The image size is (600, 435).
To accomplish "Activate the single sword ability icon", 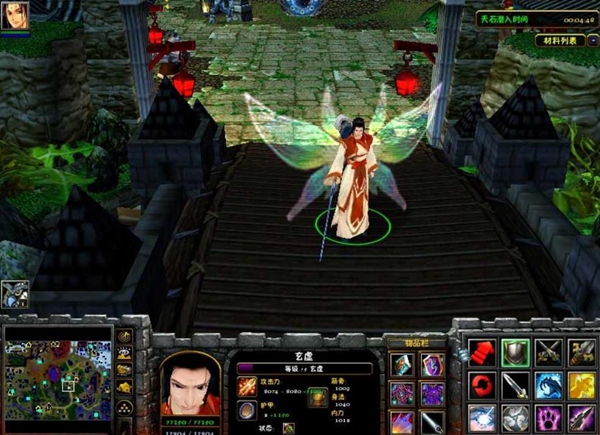I will coord(516,385).
